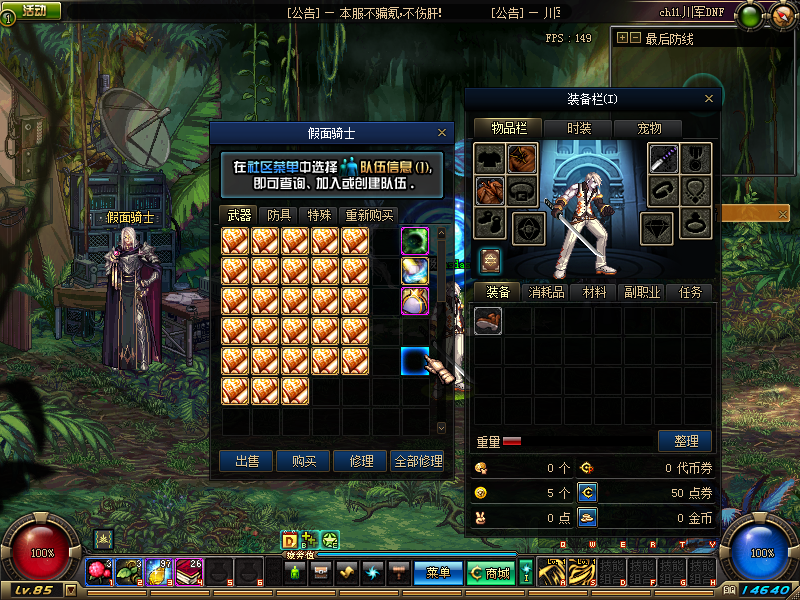Viewport: 800px width, 600px height.
Task: Select the 重新购买 tab
Action: [370, 215]
